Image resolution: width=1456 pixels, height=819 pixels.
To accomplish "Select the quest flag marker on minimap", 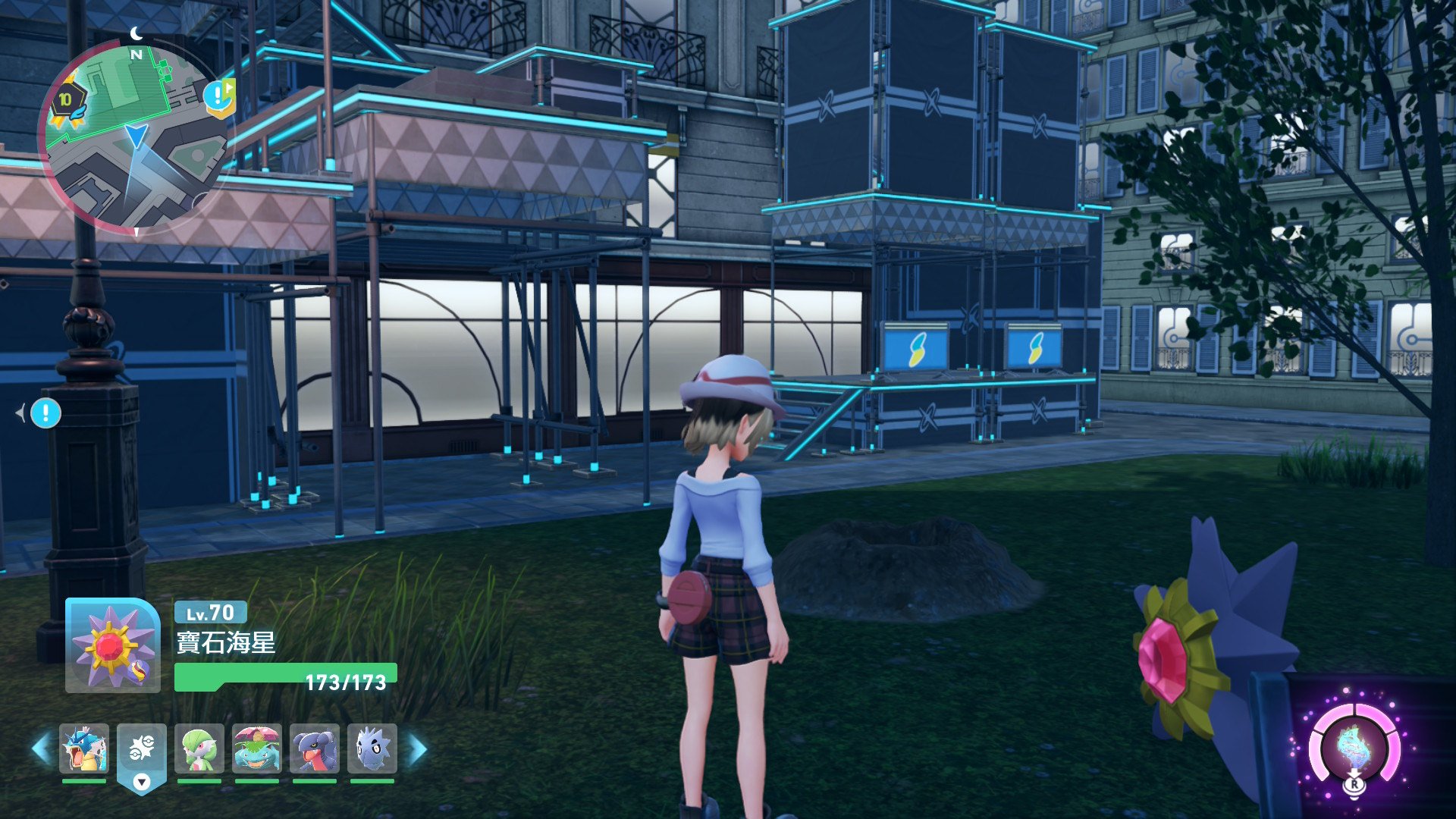I will coord(219,97).
